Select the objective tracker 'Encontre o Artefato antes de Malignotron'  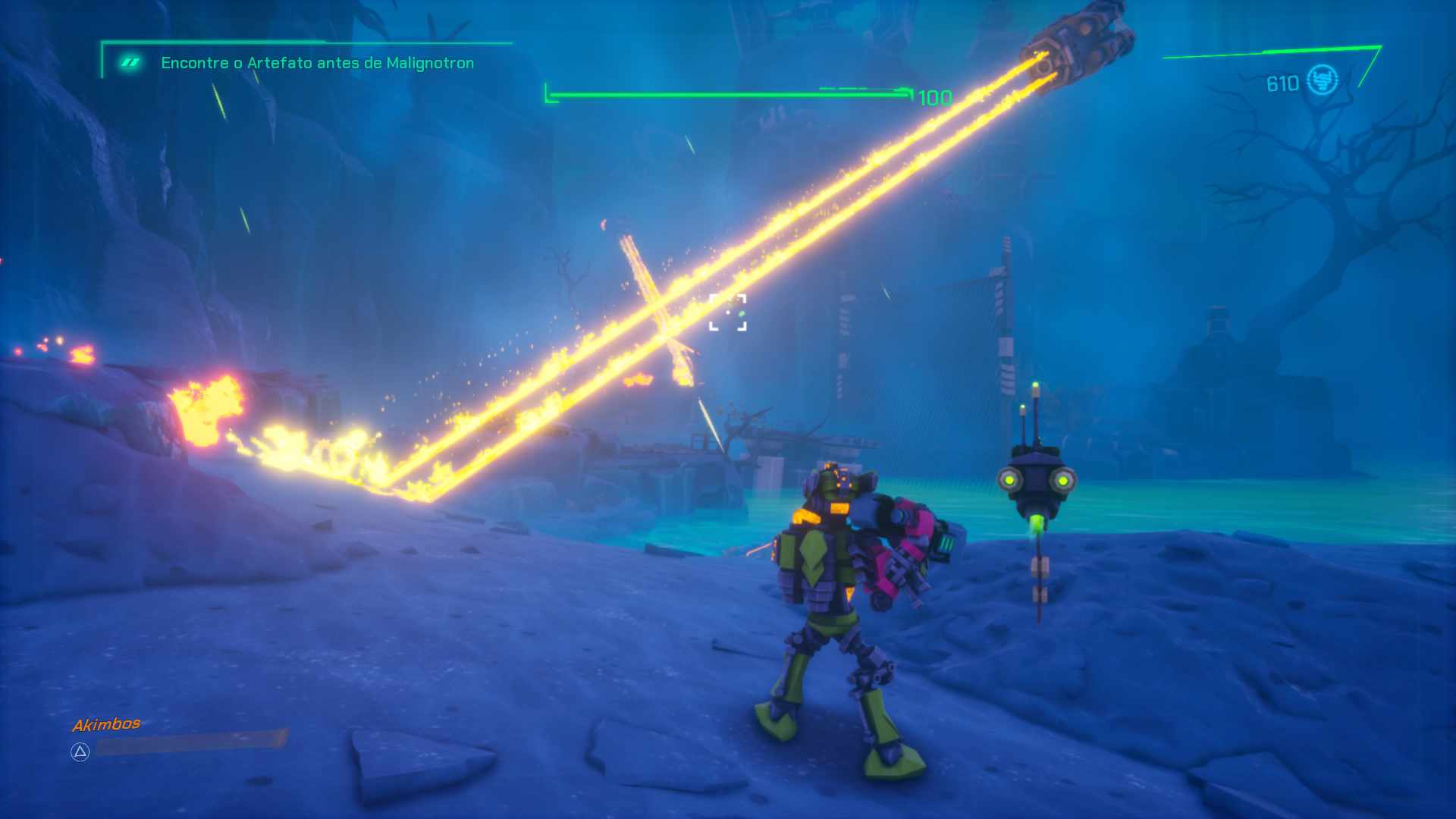tap(317, 63)
